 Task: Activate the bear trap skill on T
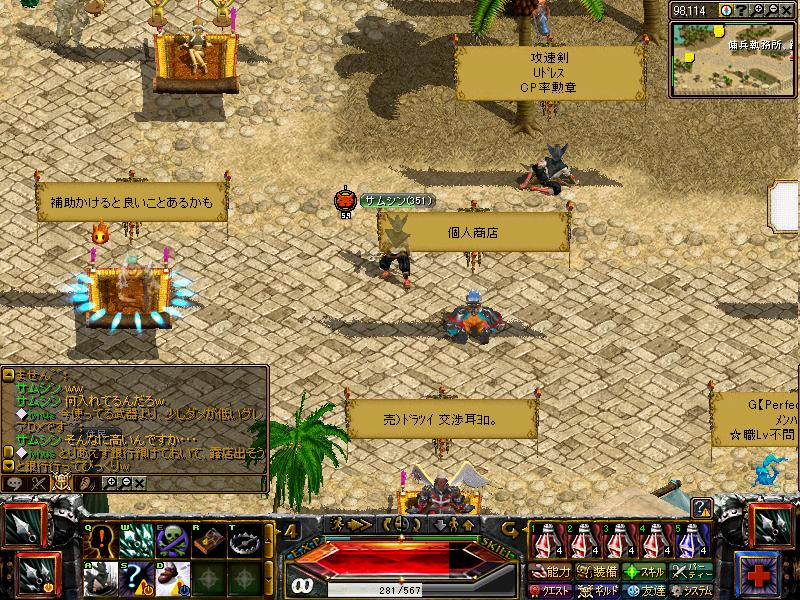[241, 541]
